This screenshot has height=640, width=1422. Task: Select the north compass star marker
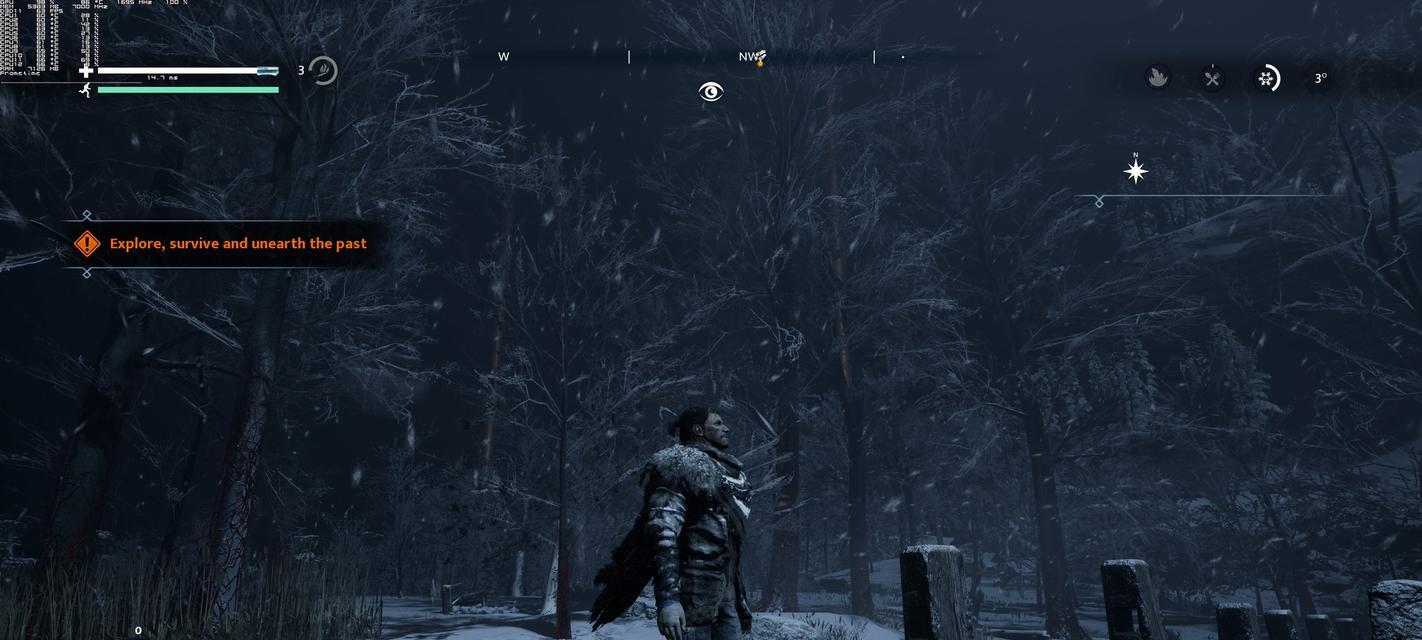pyautogui.click(x=1135, y=171)
